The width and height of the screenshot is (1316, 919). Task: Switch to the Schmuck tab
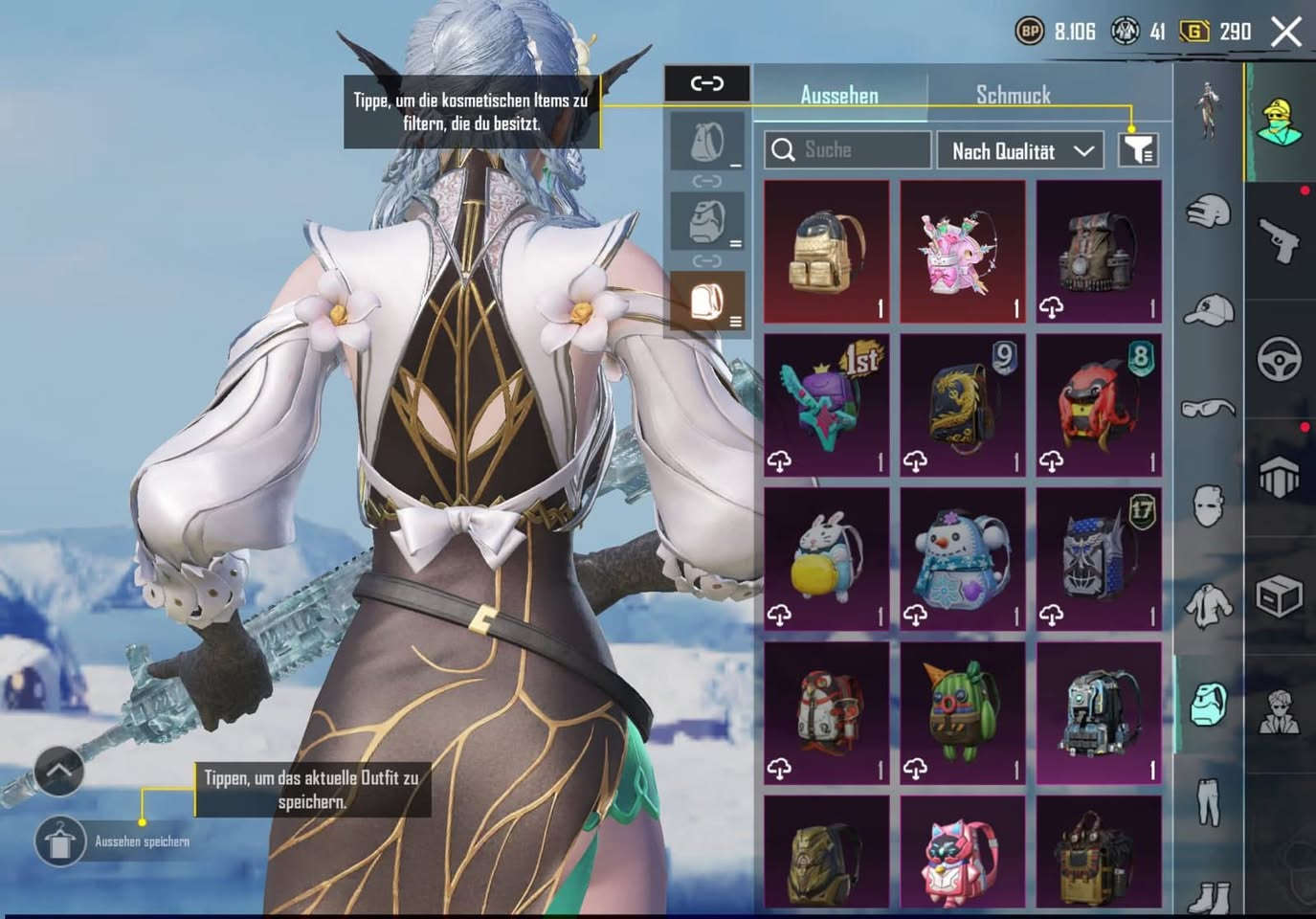(1013, 95)
